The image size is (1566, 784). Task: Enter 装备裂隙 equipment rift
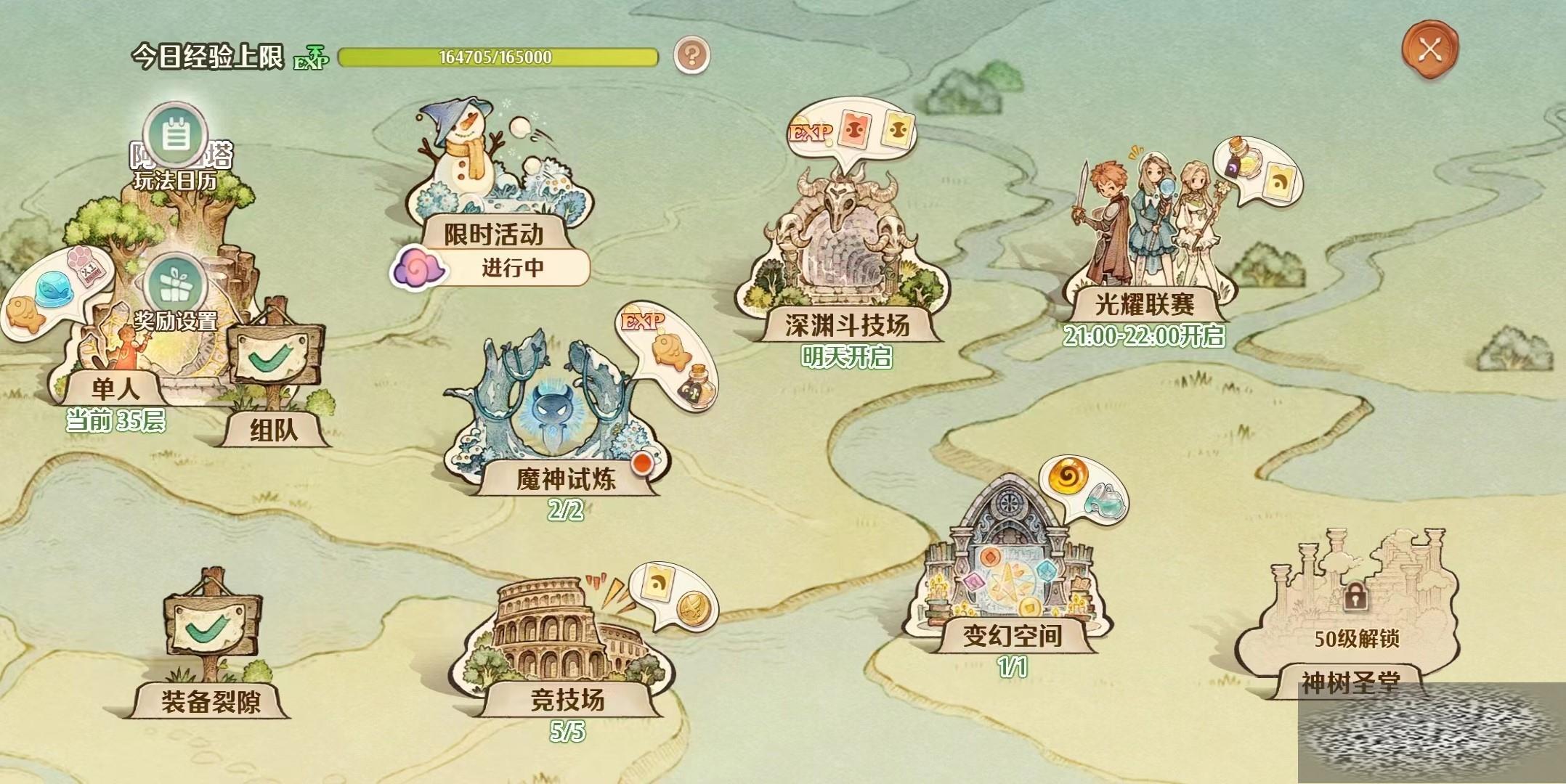point(211,700)
